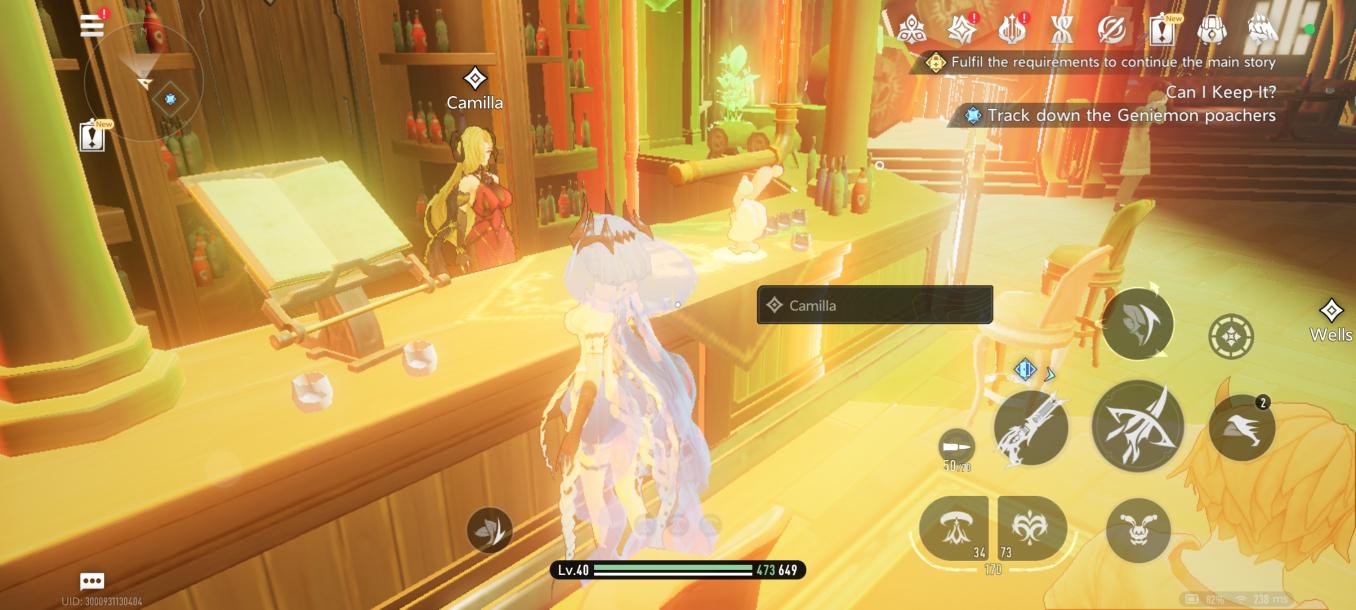Open the circular minimap
Screen dimensions: 1356x610
coord(144,83)
